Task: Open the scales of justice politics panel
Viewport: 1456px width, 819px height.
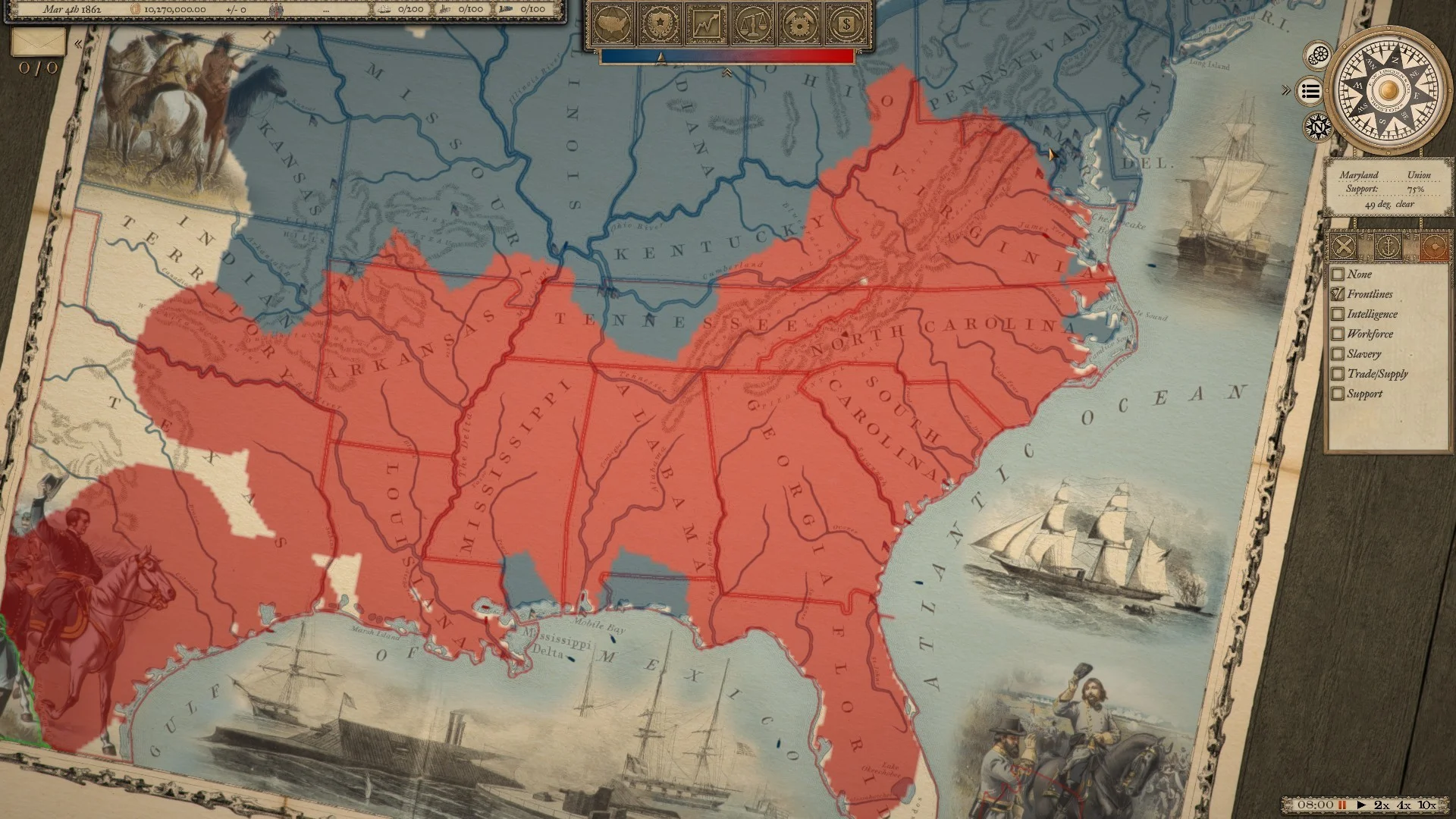Action: coord(754,24)
